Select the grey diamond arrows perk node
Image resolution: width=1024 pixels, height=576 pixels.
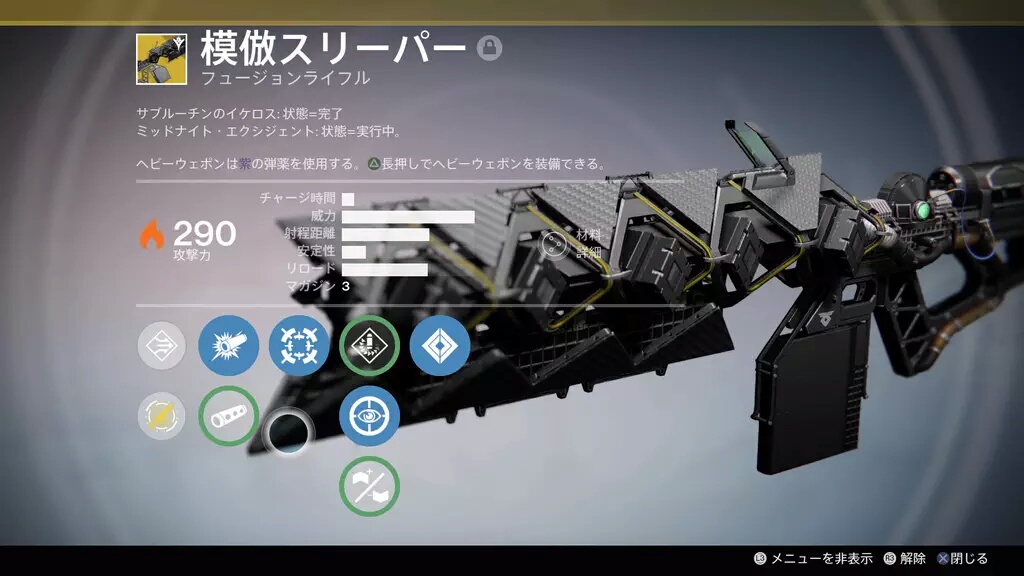(x=162, y=346)
